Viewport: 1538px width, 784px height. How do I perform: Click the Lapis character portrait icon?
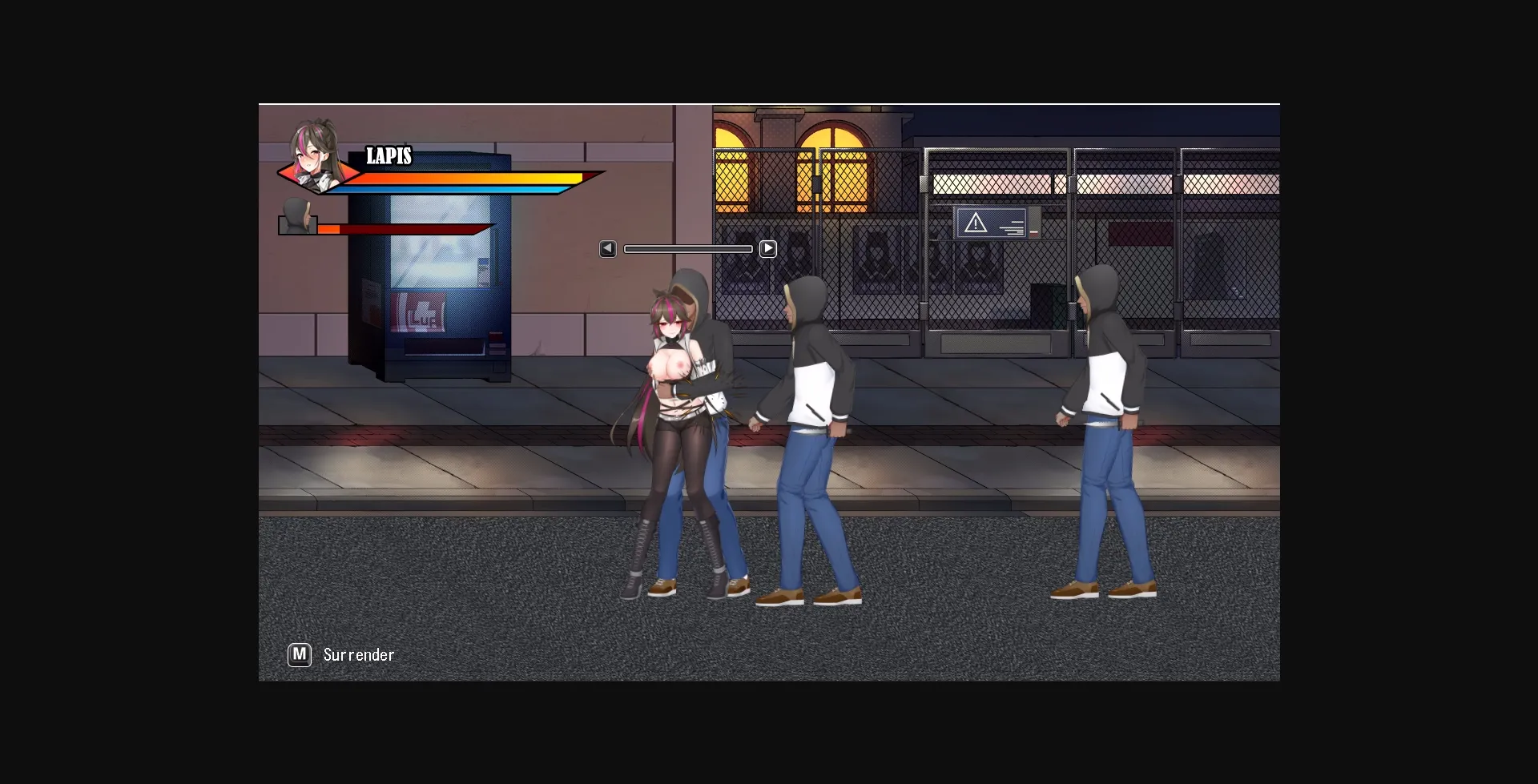coord(312,160)
